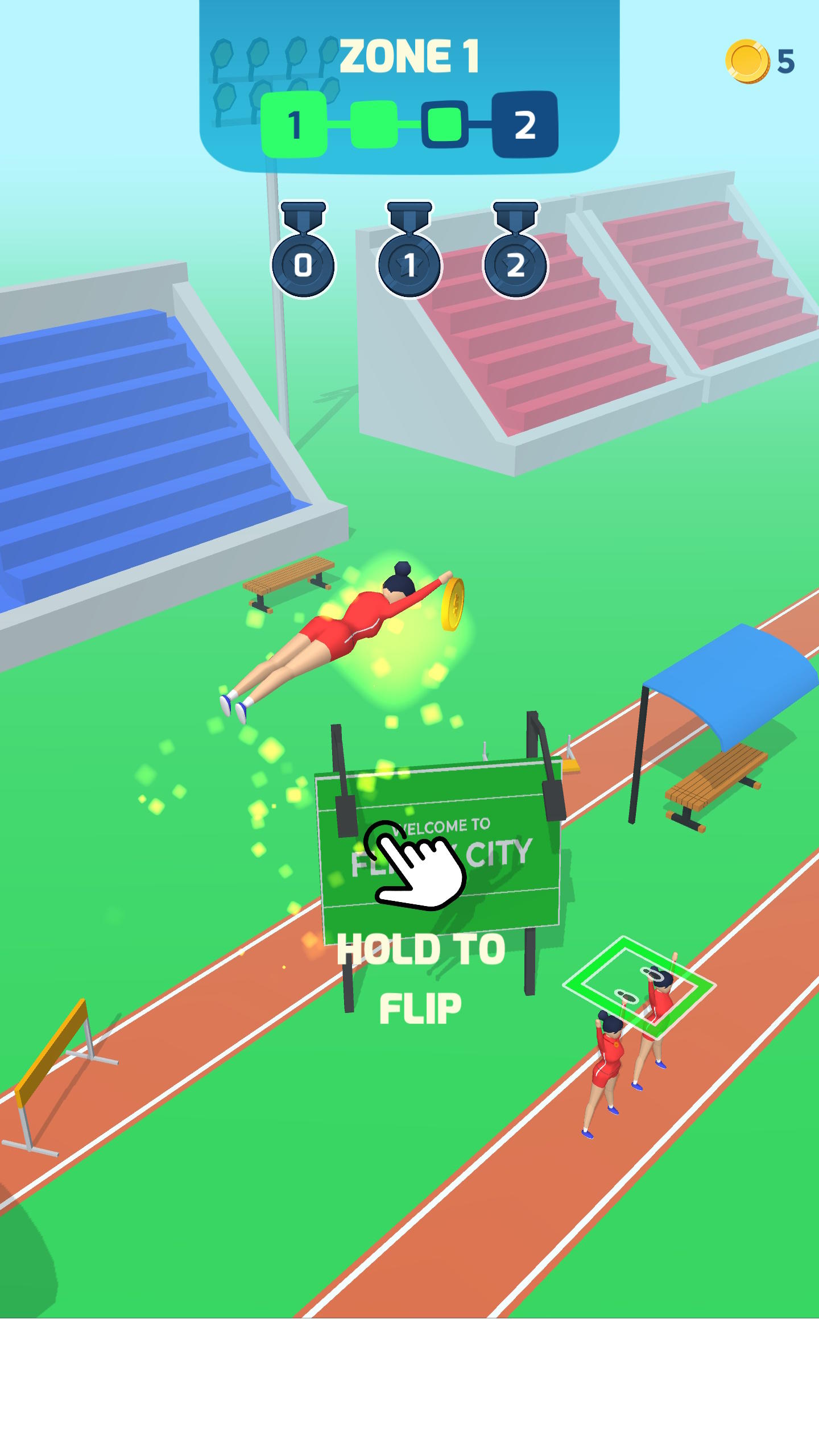Tap level node 2 on the progress bar

tap(526, 124)
